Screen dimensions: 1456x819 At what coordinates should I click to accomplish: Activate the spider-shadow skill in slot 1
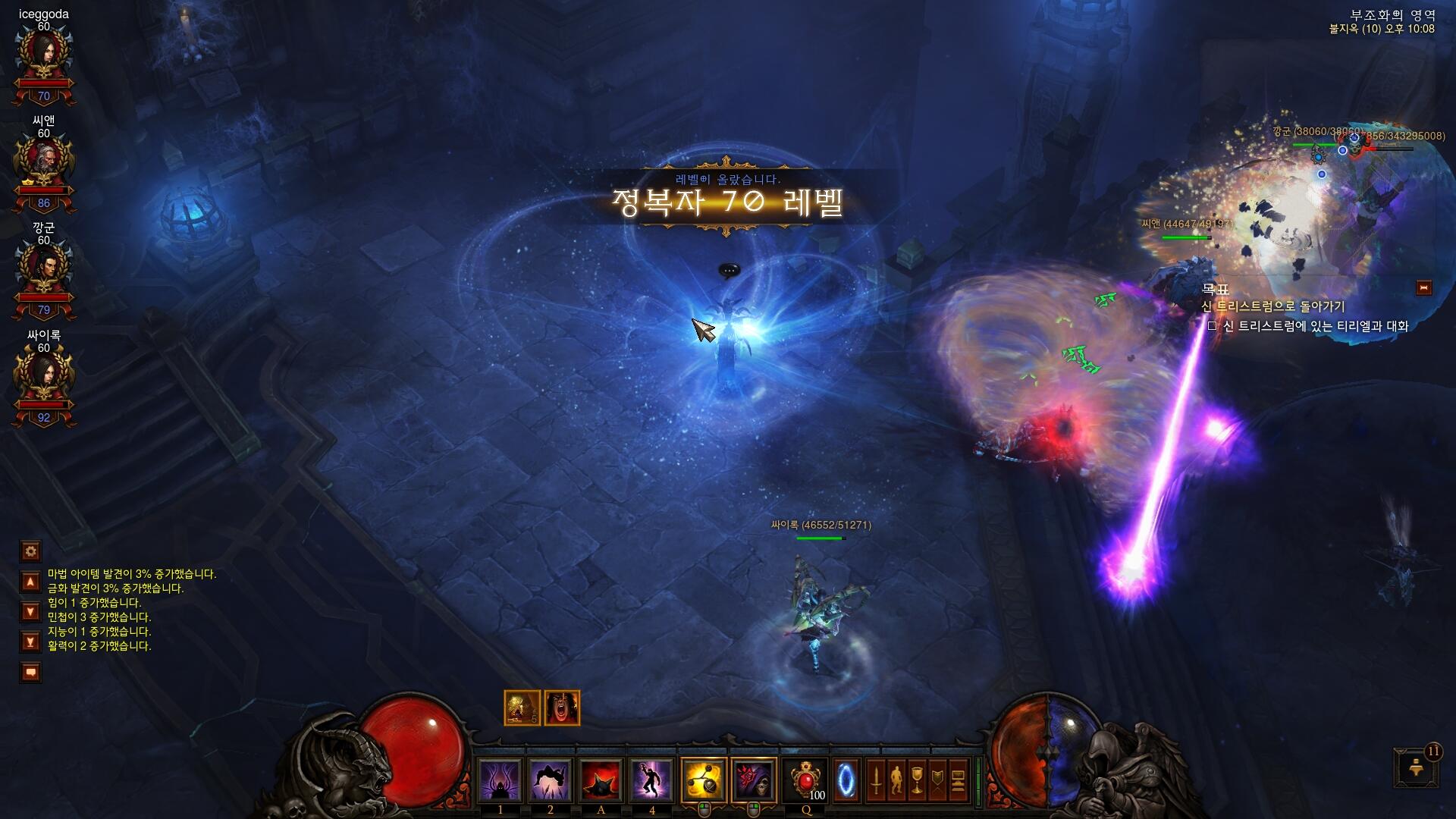pos(500,780)
